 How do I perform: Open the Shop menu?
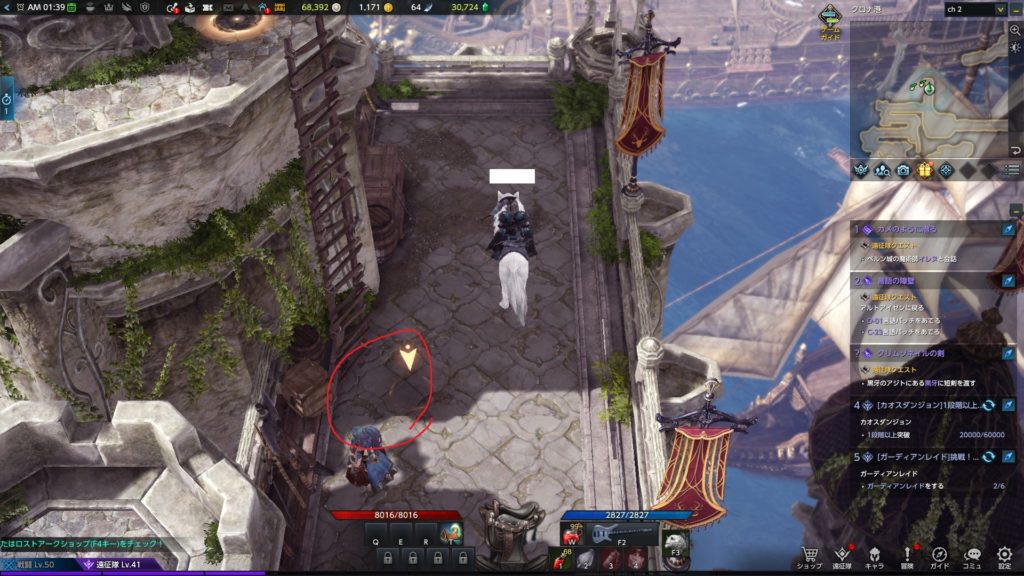808,555
